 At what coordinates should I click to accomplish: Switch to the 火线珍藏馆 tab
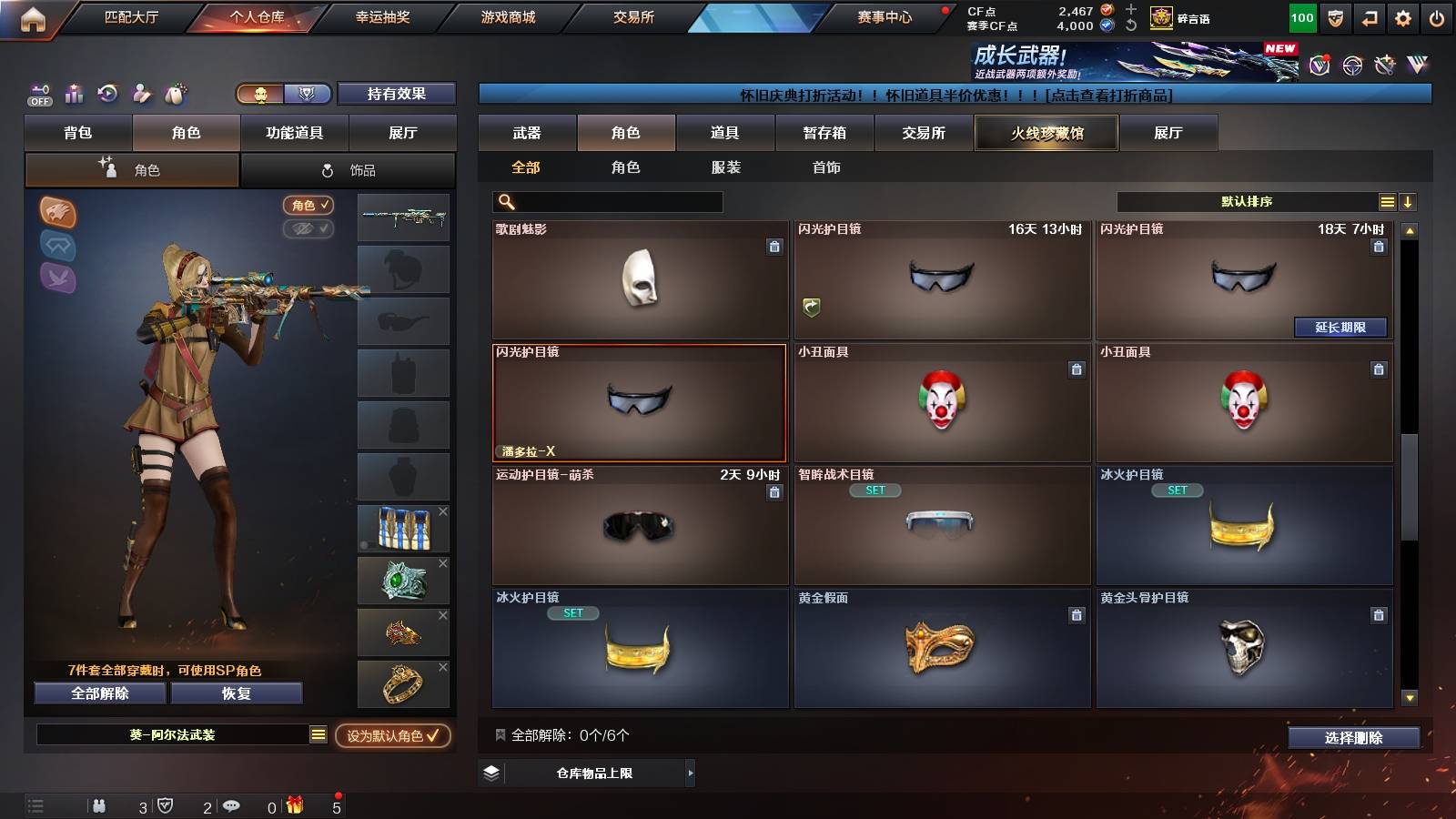coord(1046,133)
